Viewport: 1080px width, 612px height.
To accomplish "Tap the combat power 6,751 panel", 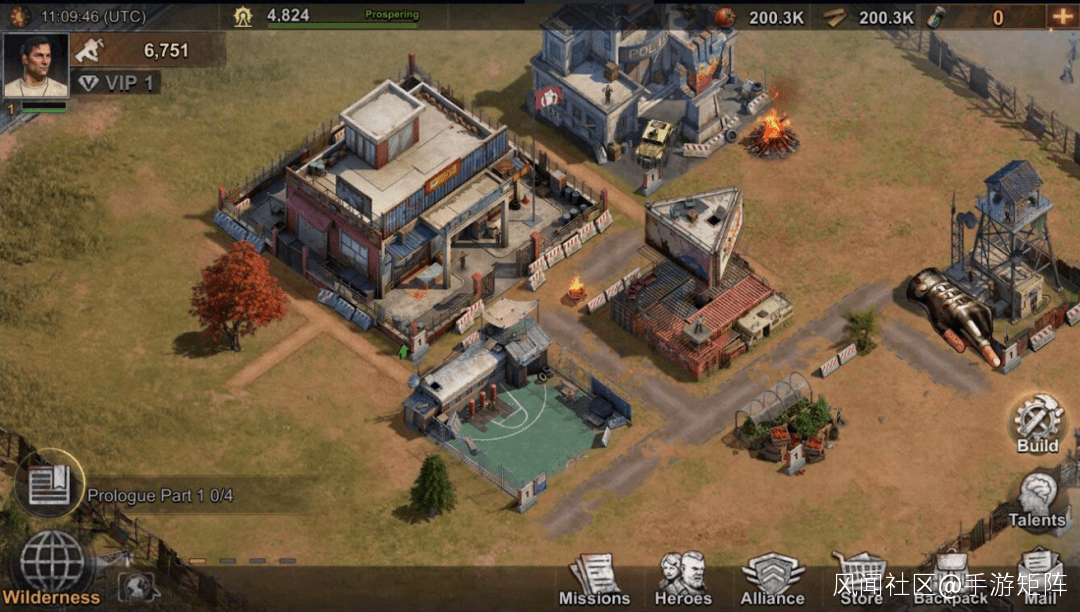I will [x=148, y=50].
